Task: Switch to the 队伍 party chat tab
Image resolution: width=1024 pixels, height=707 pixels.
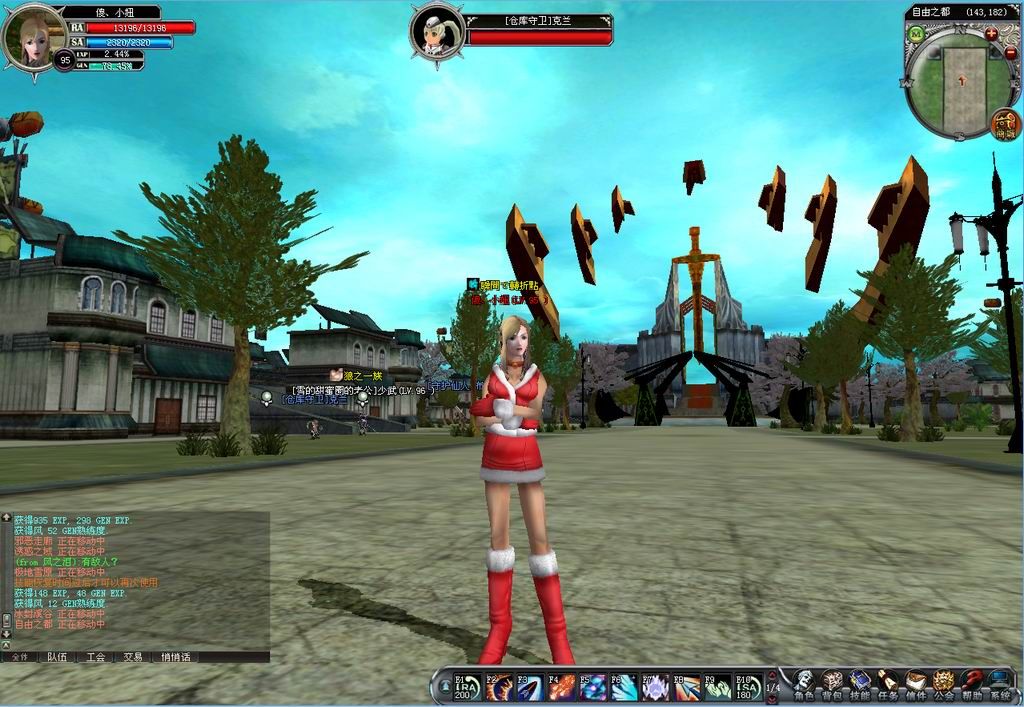Action: 57,657
